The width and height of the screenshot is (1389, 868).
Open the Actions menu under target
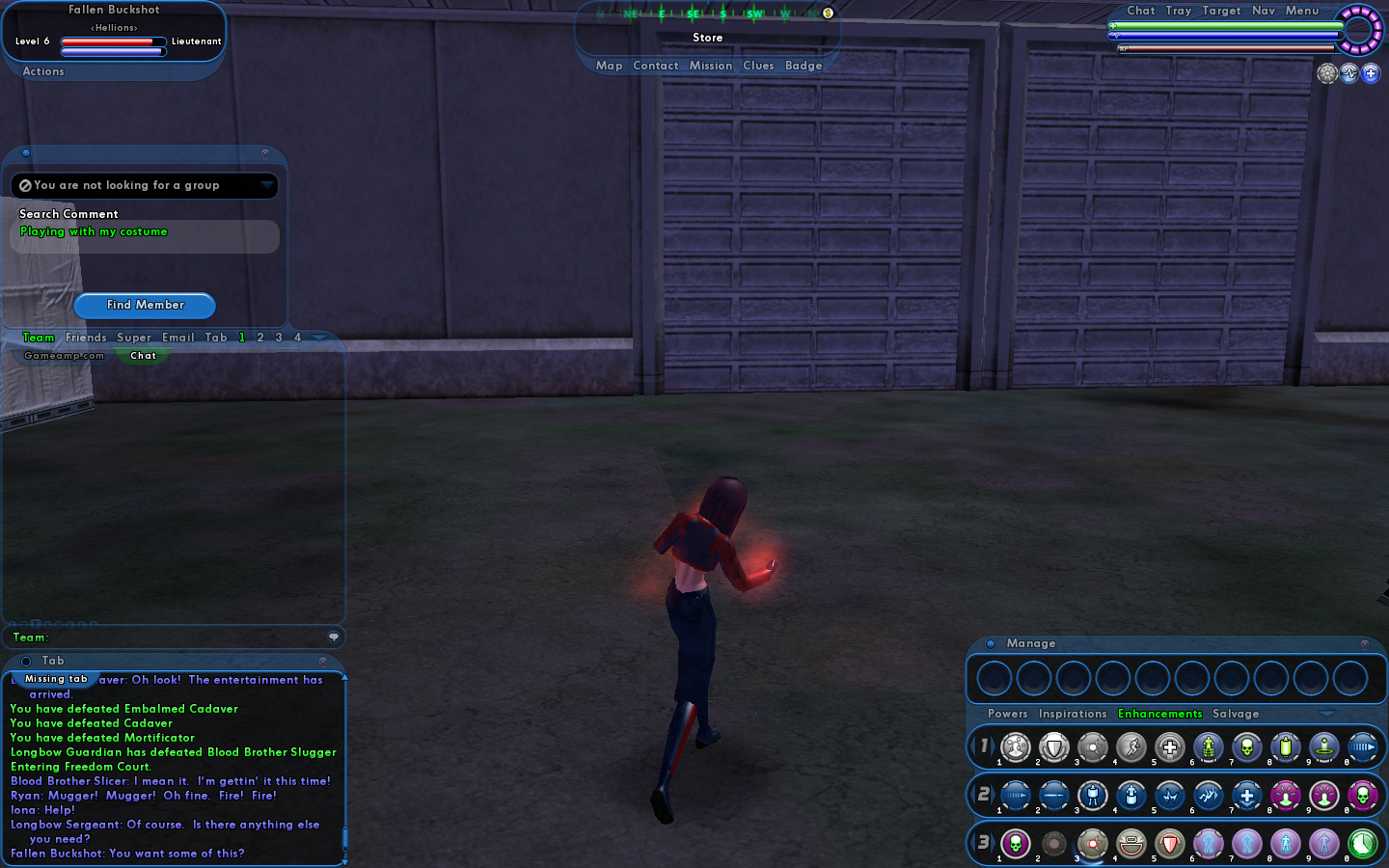tap(43, 71)
